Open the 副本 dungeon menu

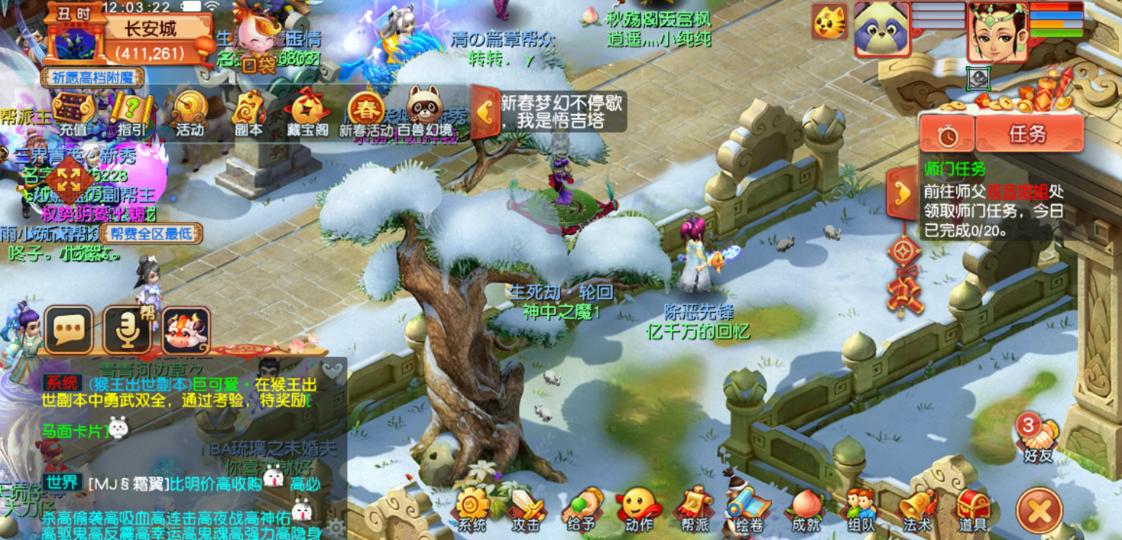pos(248,112)
